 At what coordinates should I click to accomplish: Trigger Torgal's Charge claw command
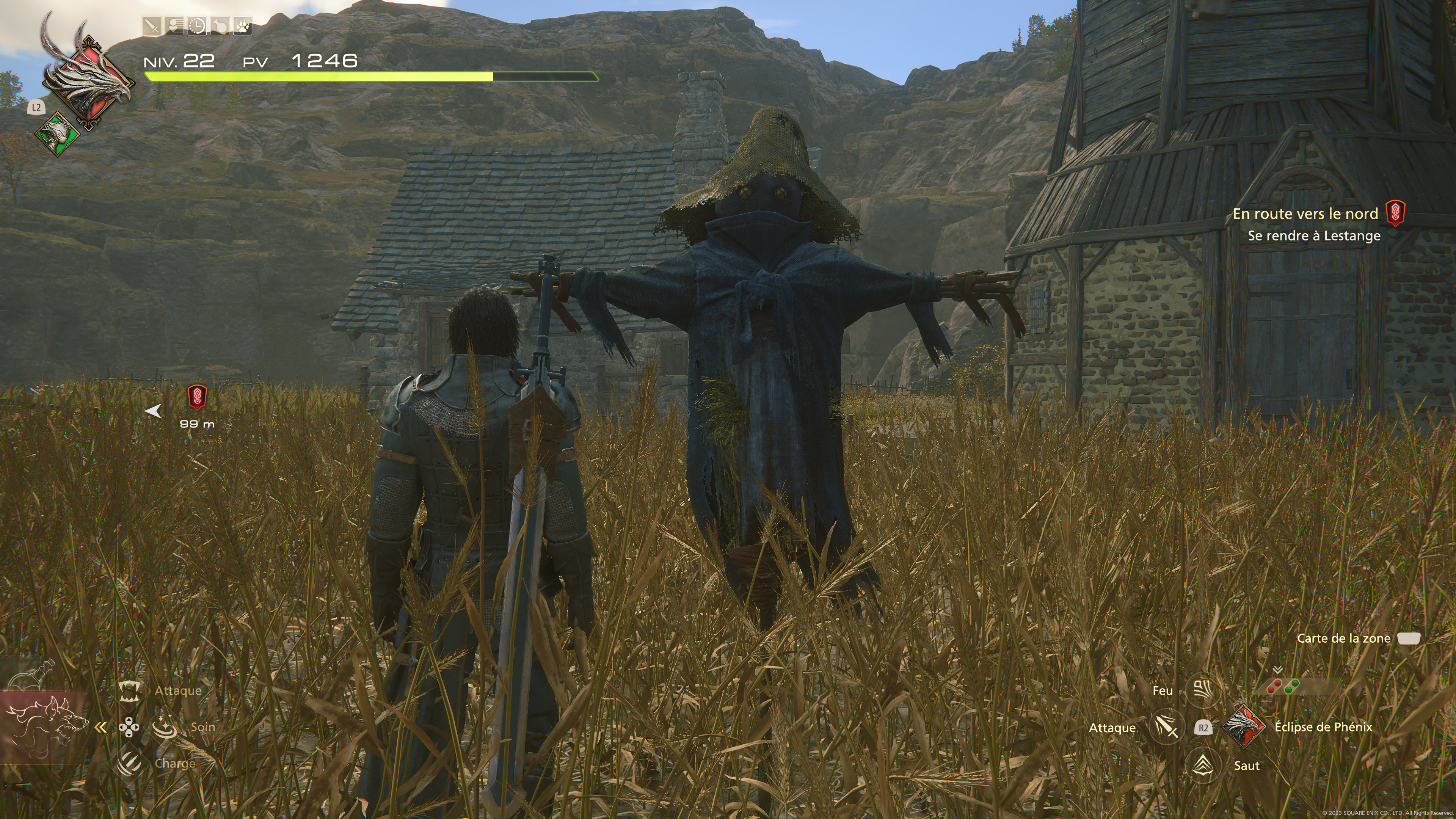pyautogui.click(x=129, y=763)
